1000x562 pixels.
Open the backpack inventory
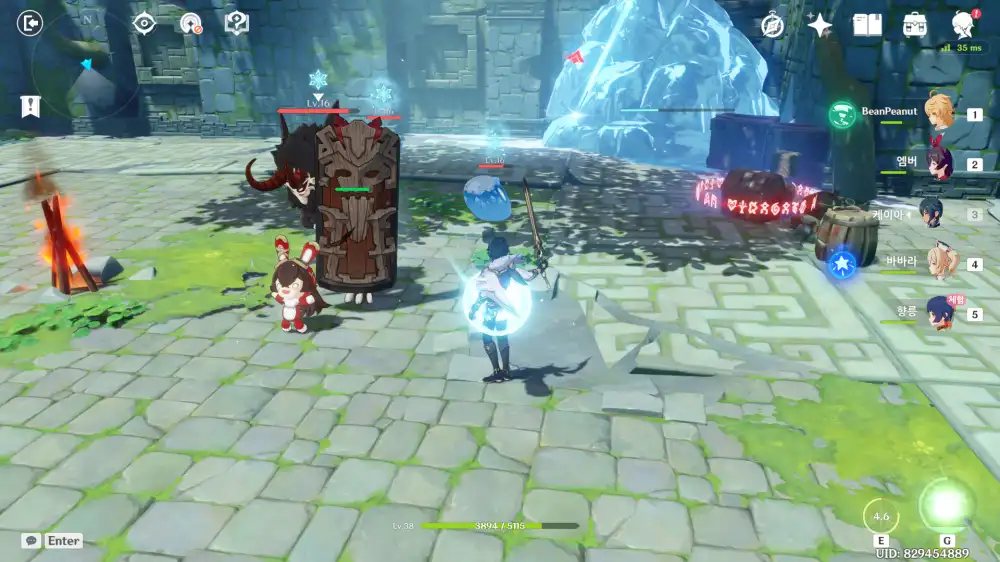tap(914, 25)
